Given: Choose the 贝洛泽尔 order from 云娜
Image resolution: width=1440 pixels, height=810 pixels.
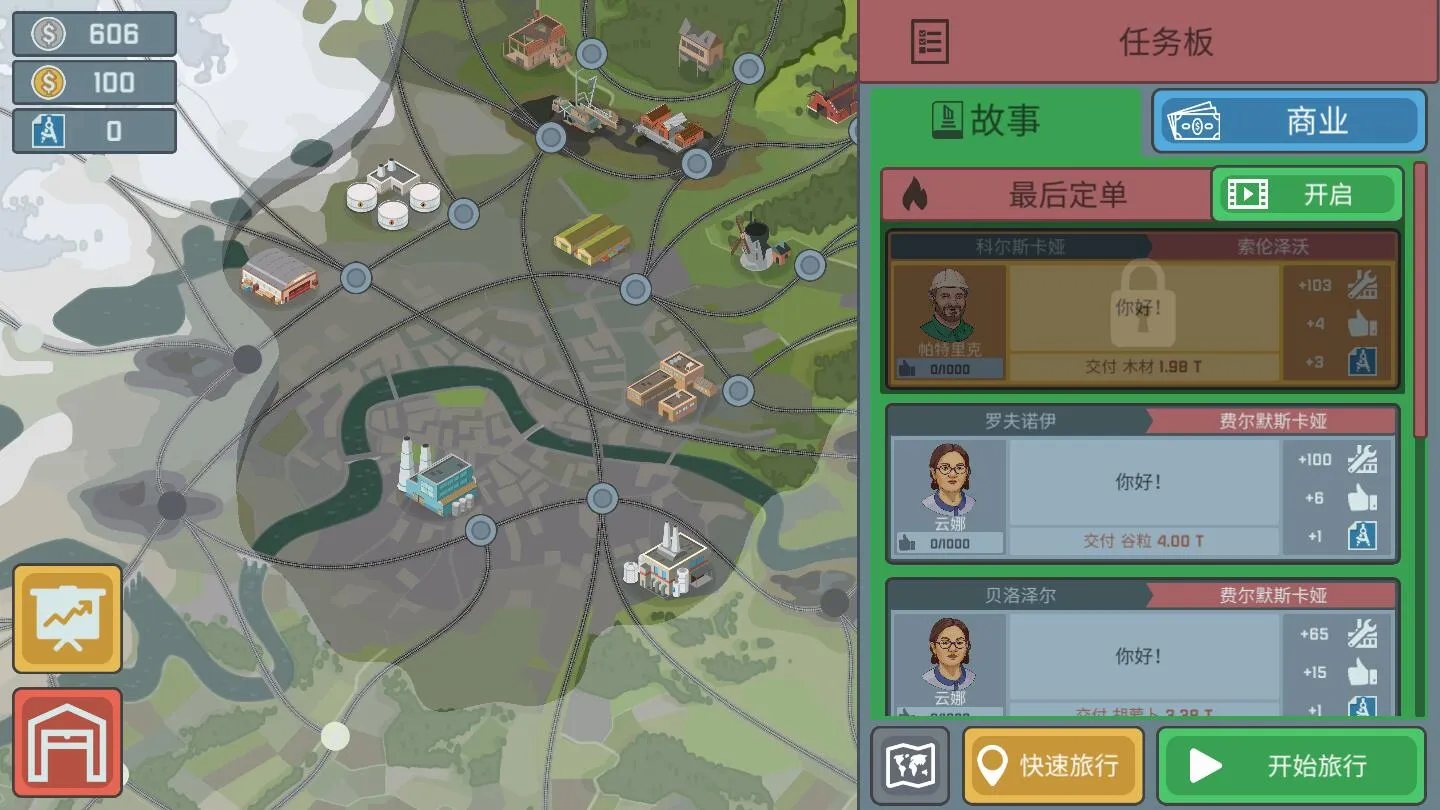Looking at the screenshot, I should tap(1143, 650).
